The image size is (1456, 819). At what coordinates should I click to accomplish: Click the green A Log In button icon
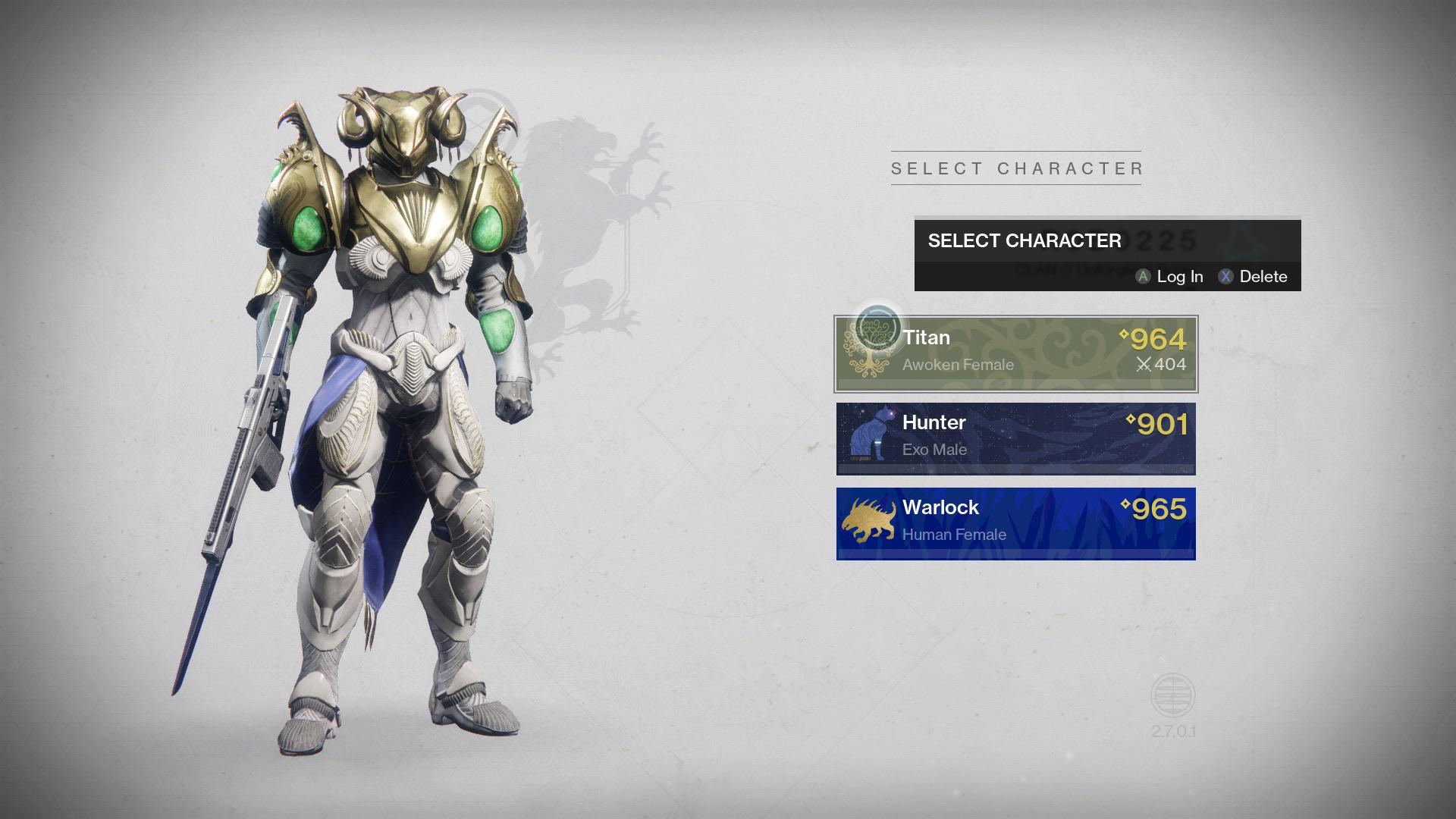coord(1142,277)
